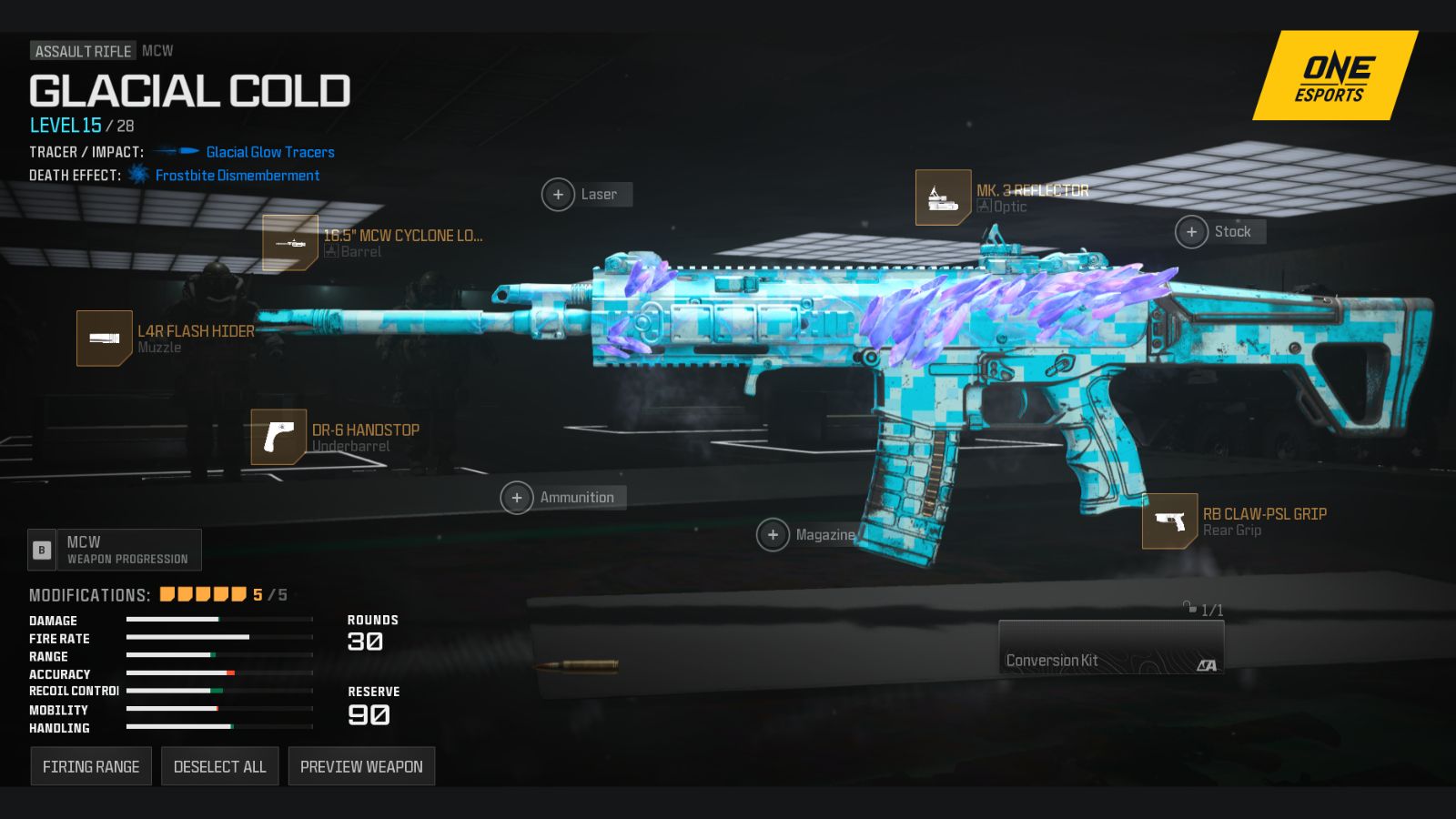Expand the empty Stock attachment slot
Viewport: 1456px width, 819px height.
(x=1192, y=231)
